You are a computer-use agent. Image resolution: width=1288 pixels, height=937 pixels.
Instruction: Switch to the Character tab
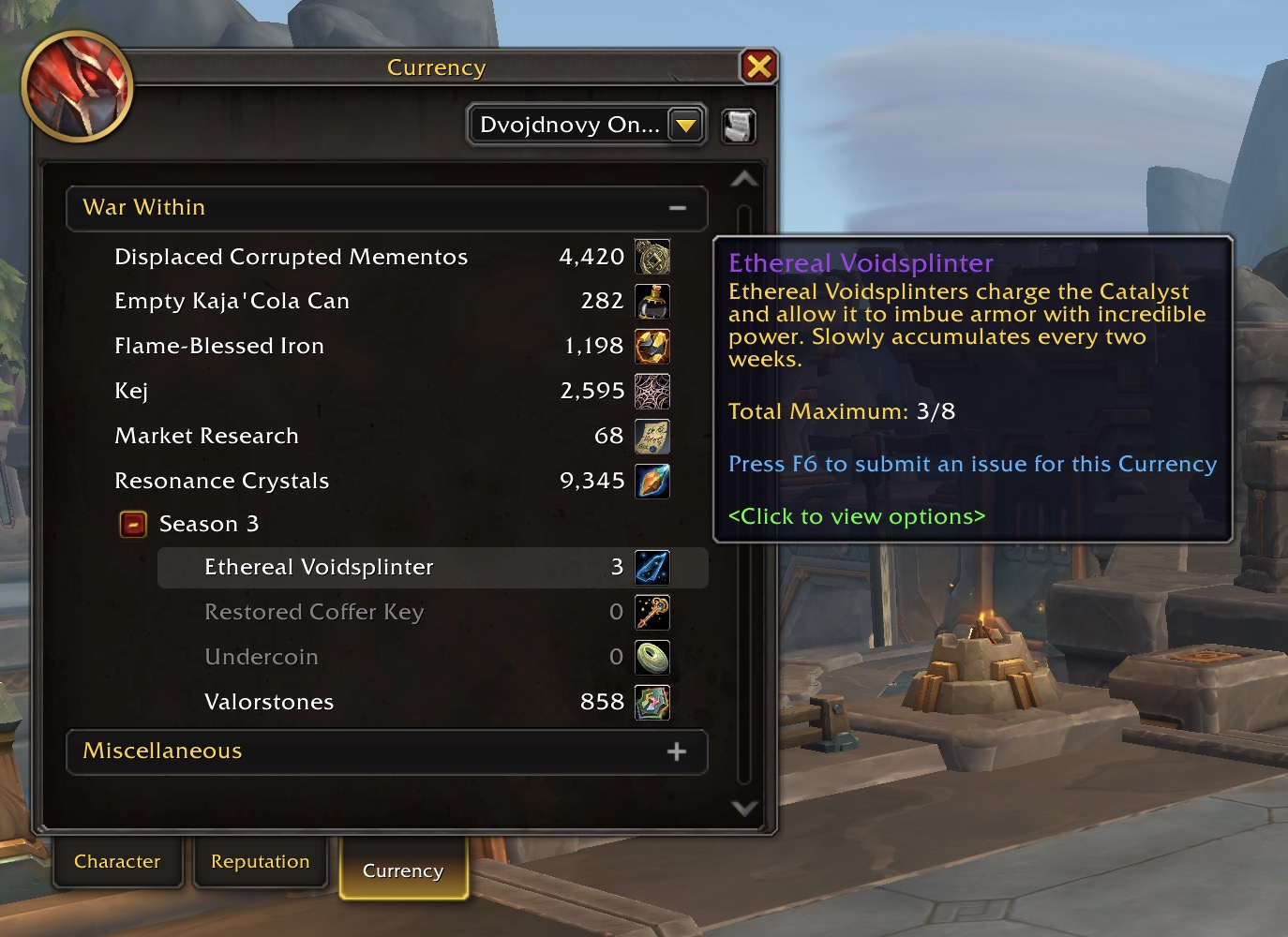click(117, 861)
